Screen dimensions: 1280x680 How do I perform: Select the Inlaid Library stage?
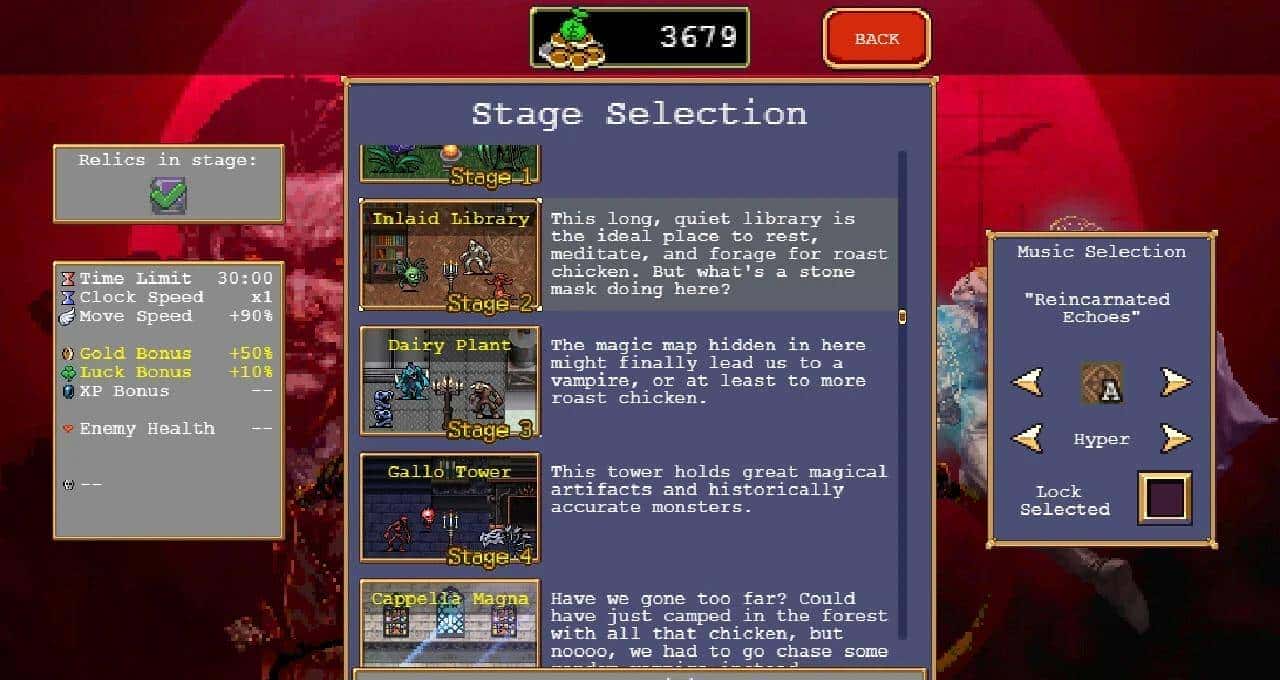450,255
